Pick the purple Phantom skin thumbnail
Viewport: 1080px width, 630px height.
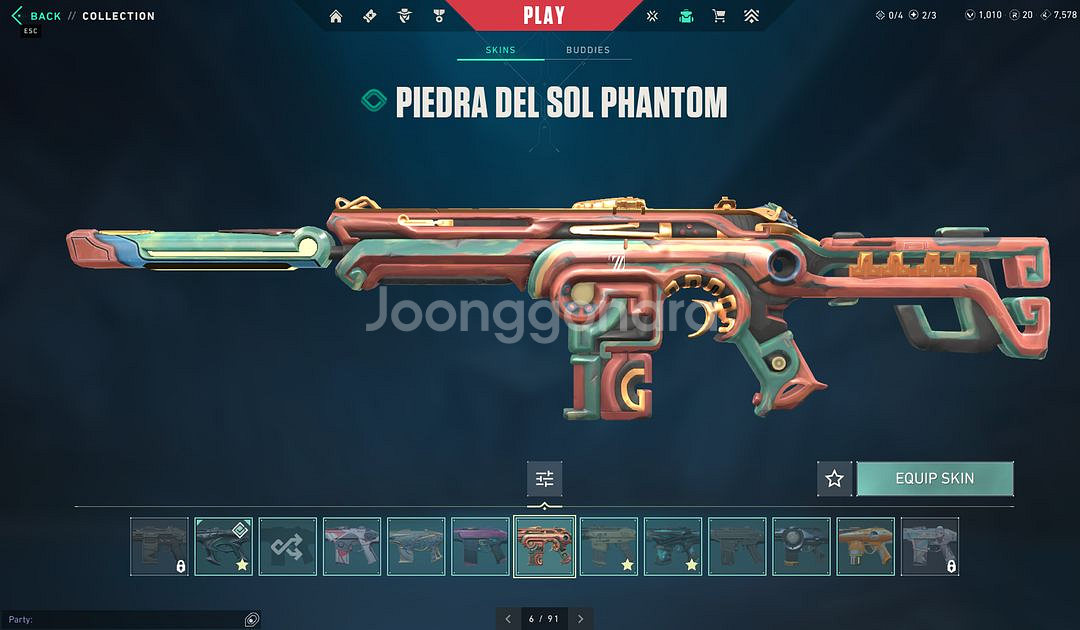[x=480, y=546]
